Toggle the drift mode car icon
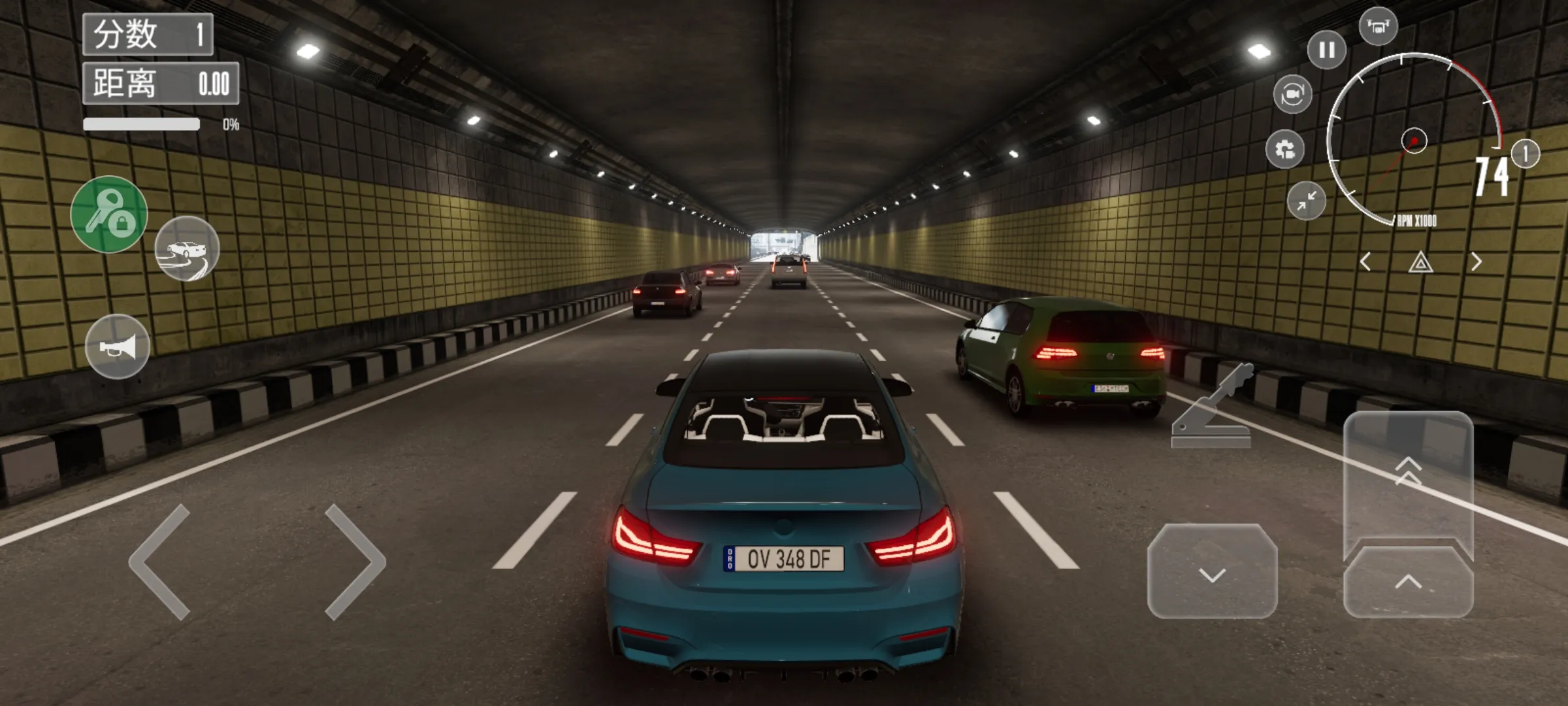This screenshot has height=706, width=1568. pyautogui.click(x=187, y=249)
